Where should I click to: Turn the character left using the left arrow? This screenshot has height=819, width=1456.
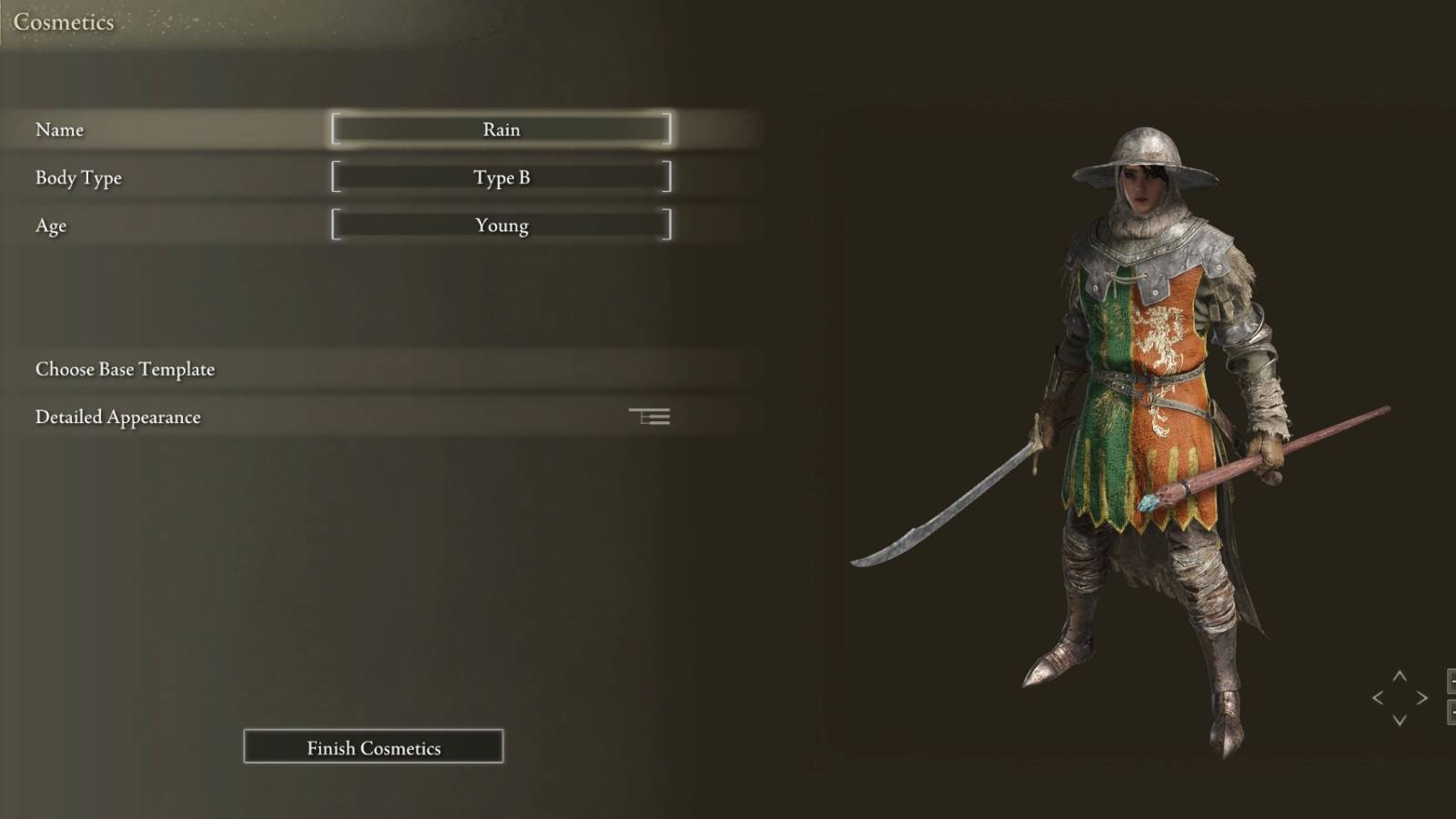tap(1377, 697)
